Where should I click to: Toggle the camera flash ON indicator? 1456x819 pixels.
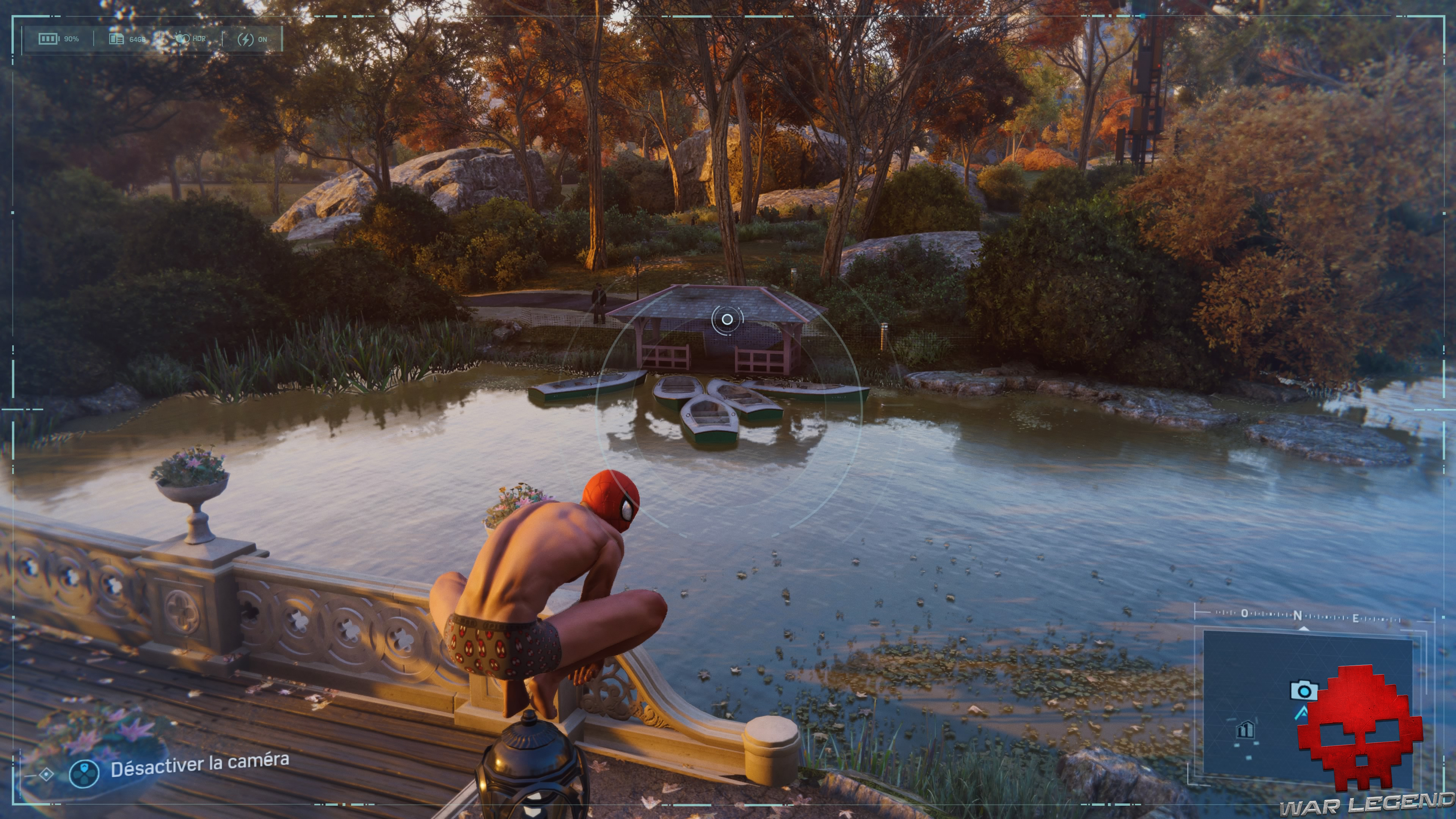click(252, 39)
